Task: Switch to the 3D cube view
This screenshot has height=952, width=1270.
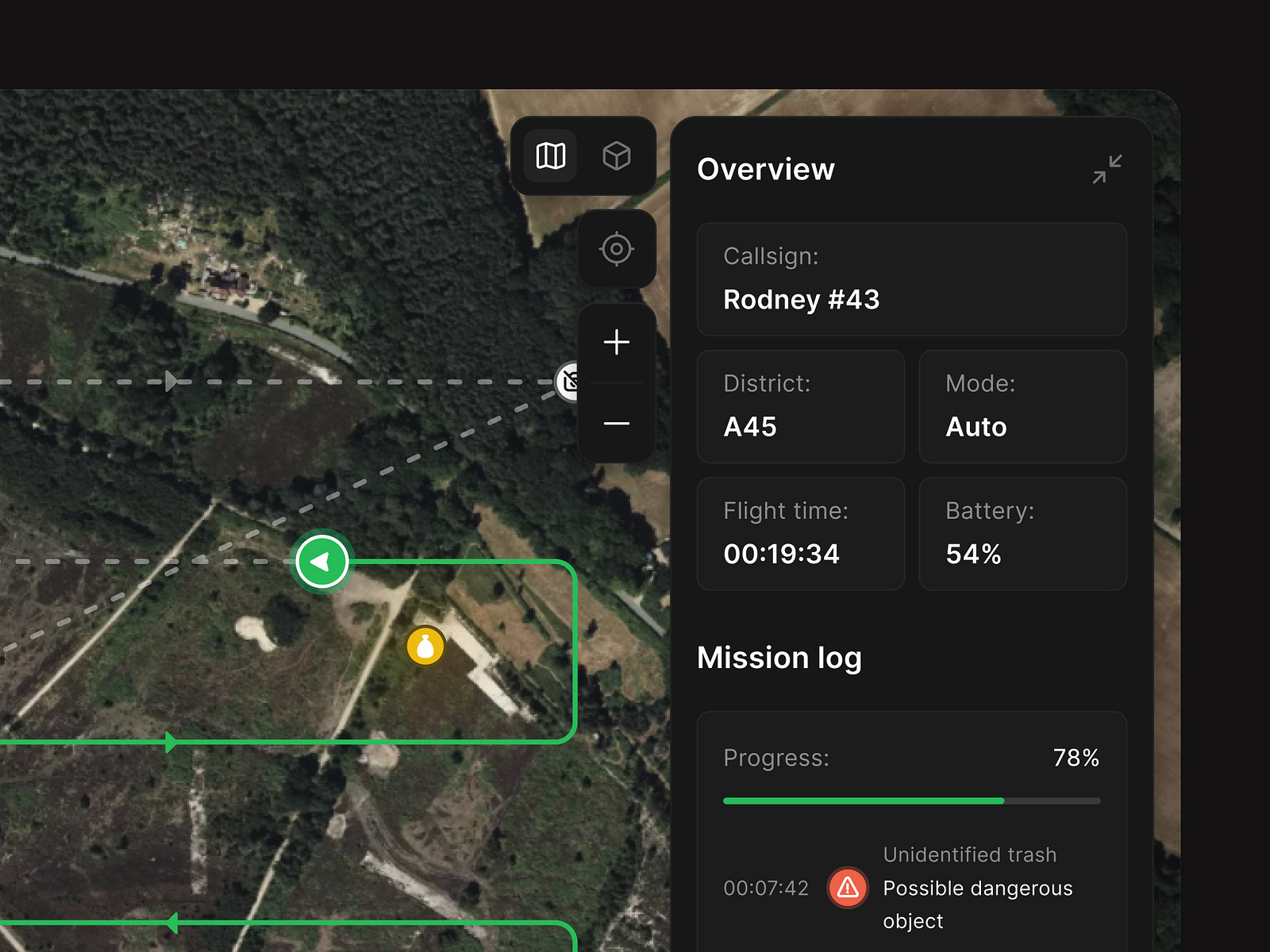Action: tap(616, 155)
